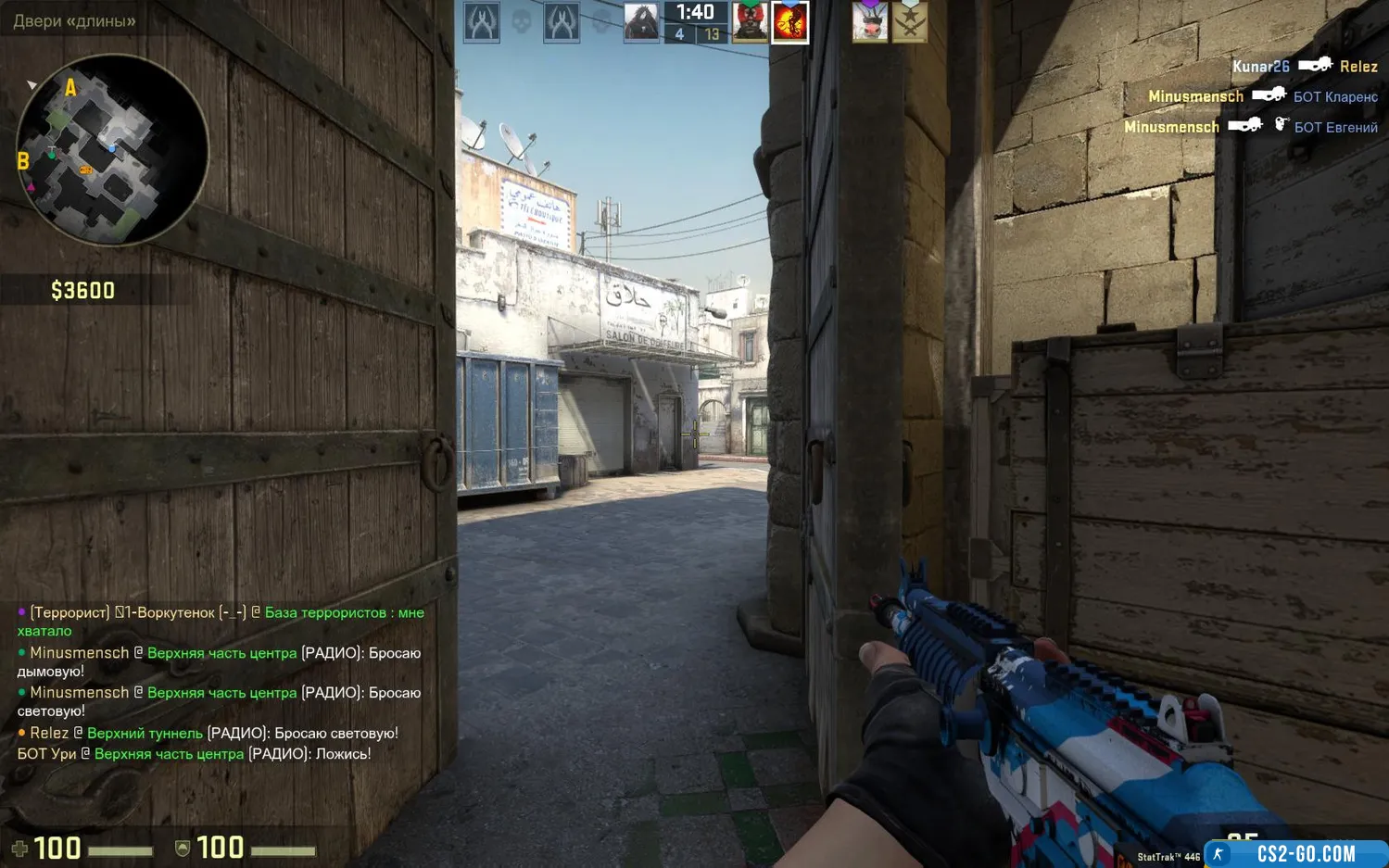Screen dimensions: 1389x868
Task: Click the БОТ Ури radio chat message
Action: 195,754
